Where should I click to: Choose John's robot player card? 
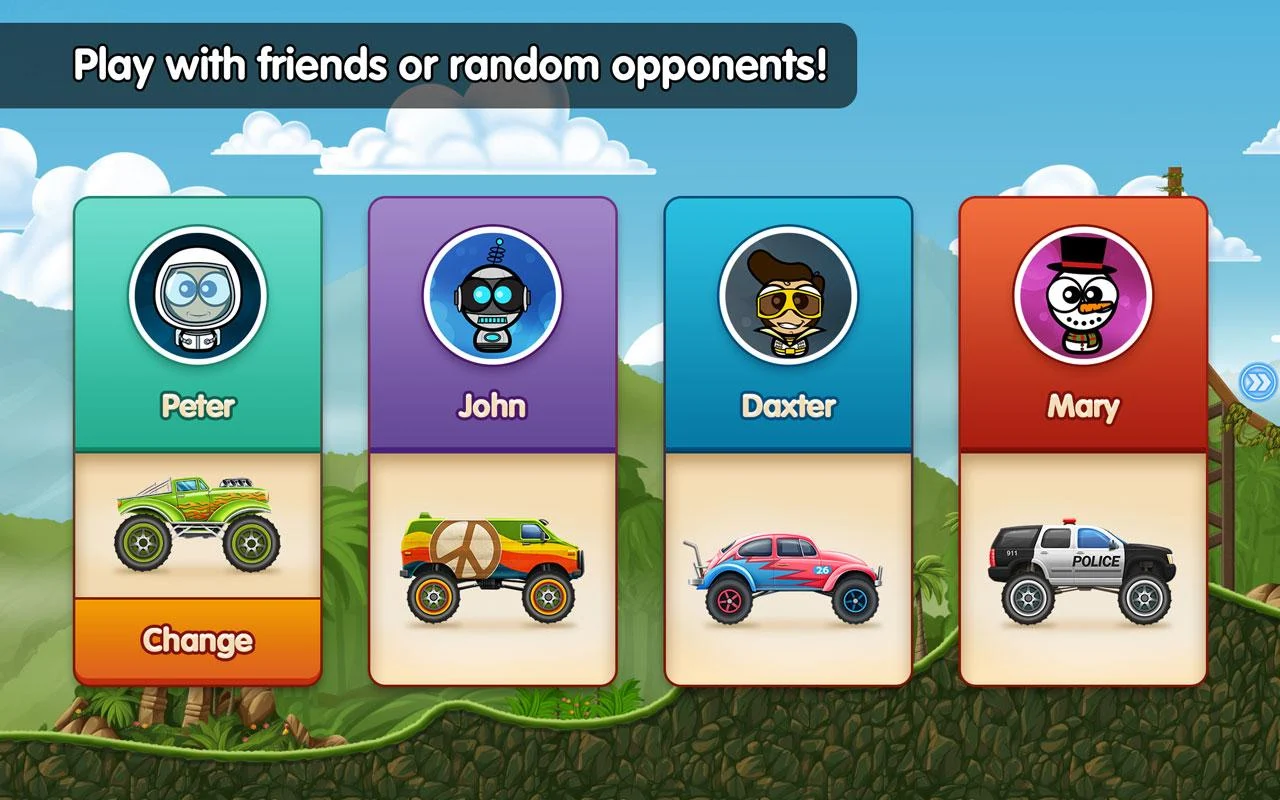pyautogui.click(x=492, y=320)
